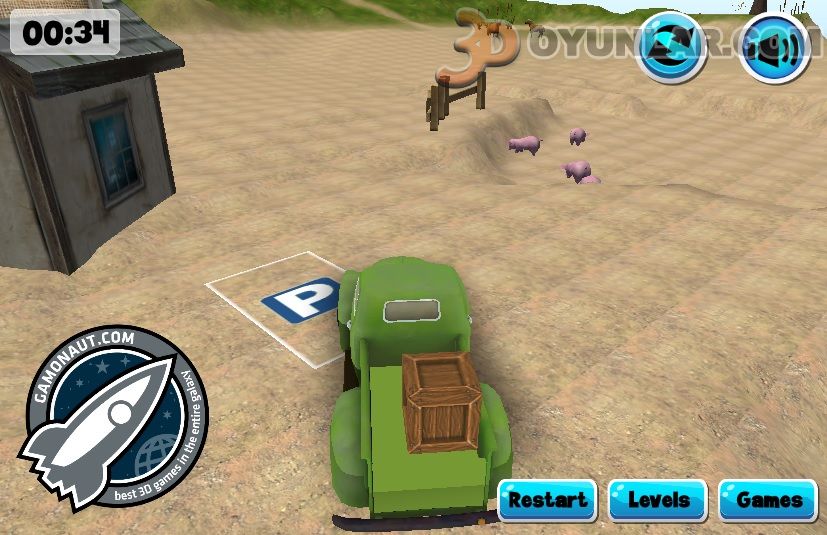Toggle the sound speaker icon

[x=774, y=47]
